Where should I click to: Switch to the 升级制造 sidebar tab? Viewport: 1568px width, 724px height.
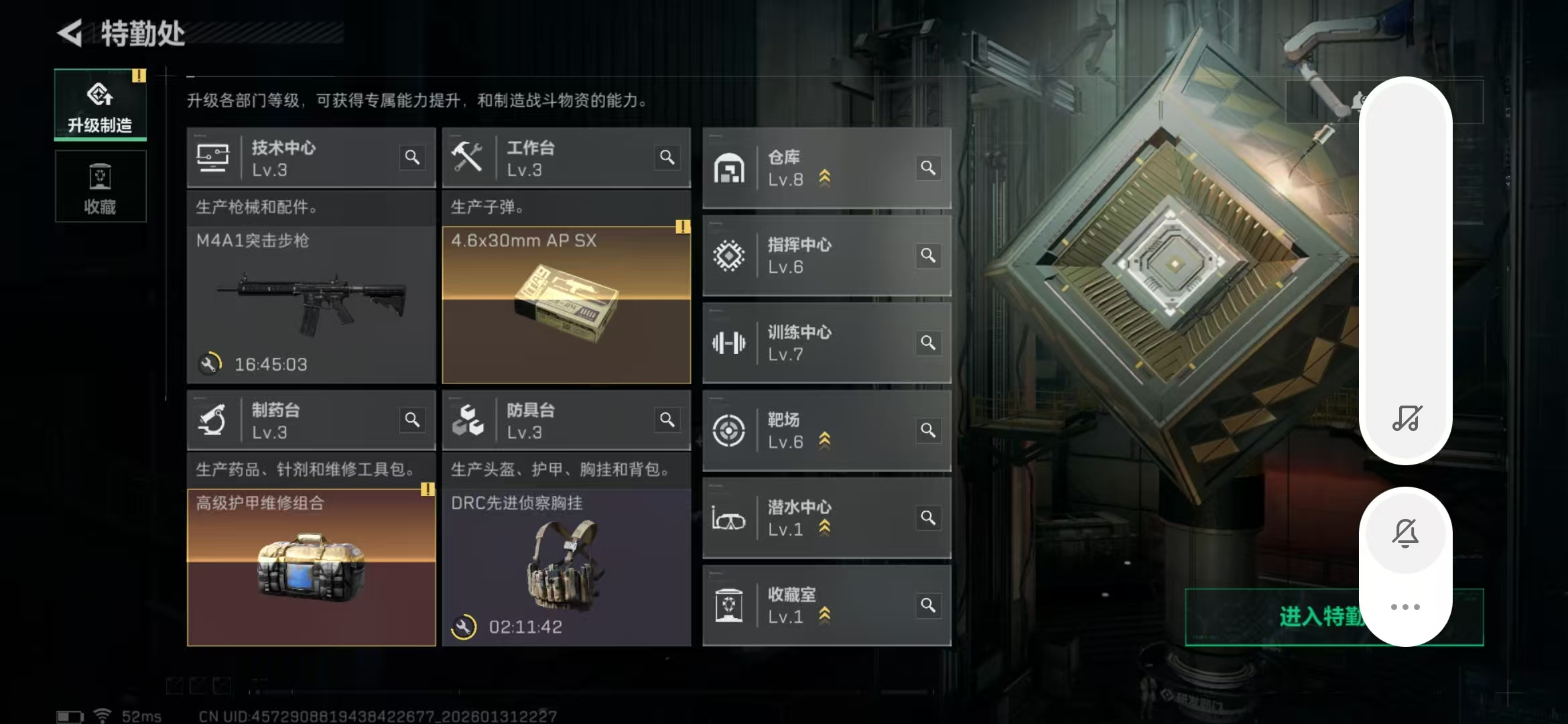pos(100,104)
